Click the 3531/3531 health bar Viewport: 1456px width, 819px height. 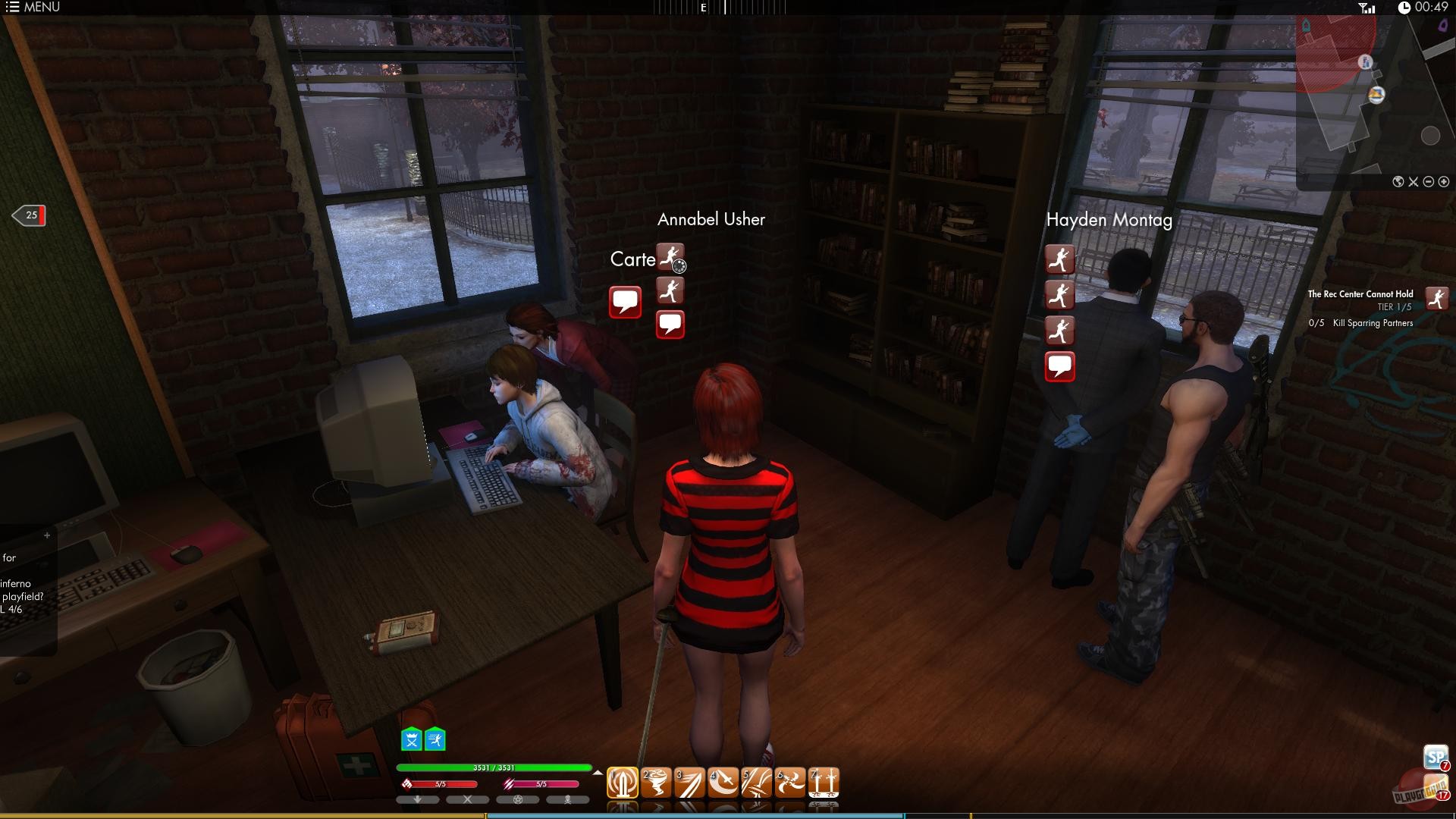[x=493, y=767]
